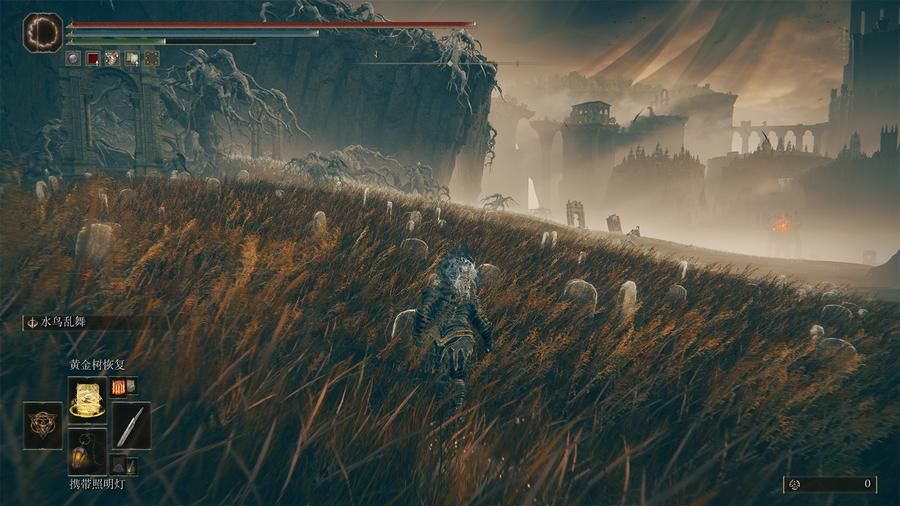900x506 pixels.
Task: Click the right-hand sword weapon slot
Action: [x=131, y=424]
